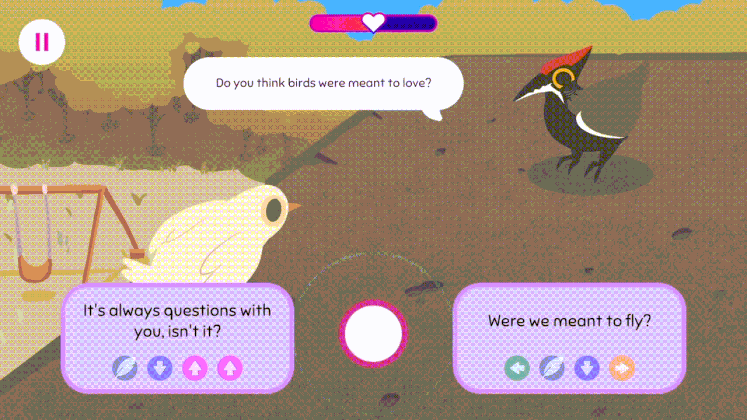Screen dimensions: 747x420
Task: Select the "Were we meant to fly?" response
Action: [569, 322]
